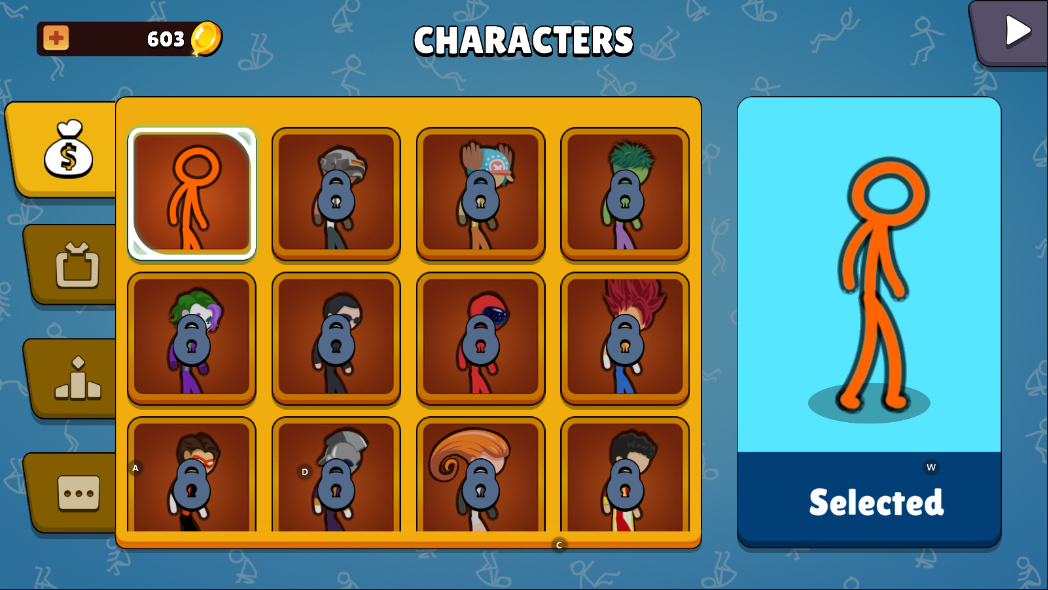Choose the locked red spiky-hair character
Screen dimensions: 1048x590
pos(625,338)
